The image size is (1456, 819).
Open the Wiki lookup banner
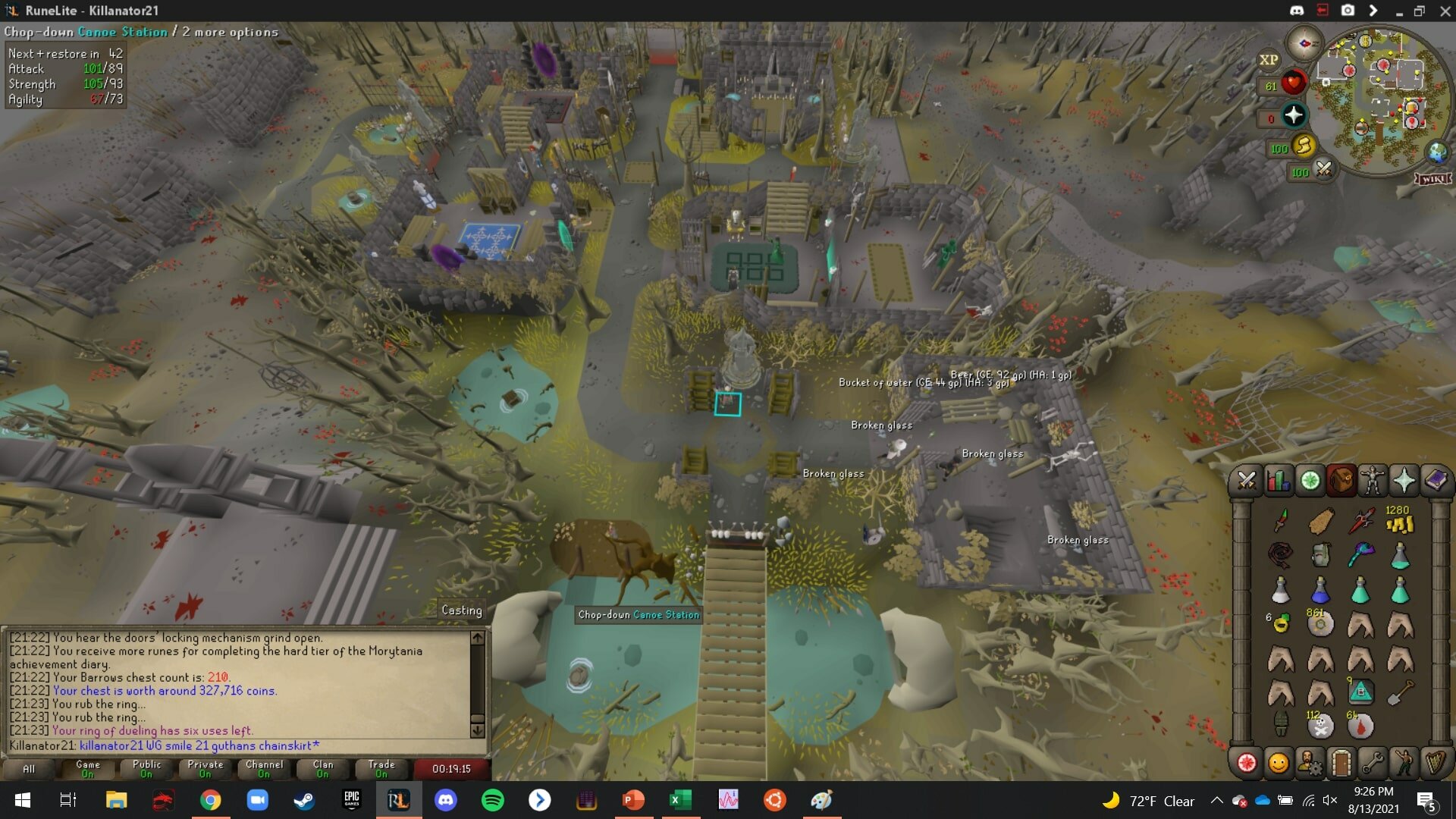1432,179
